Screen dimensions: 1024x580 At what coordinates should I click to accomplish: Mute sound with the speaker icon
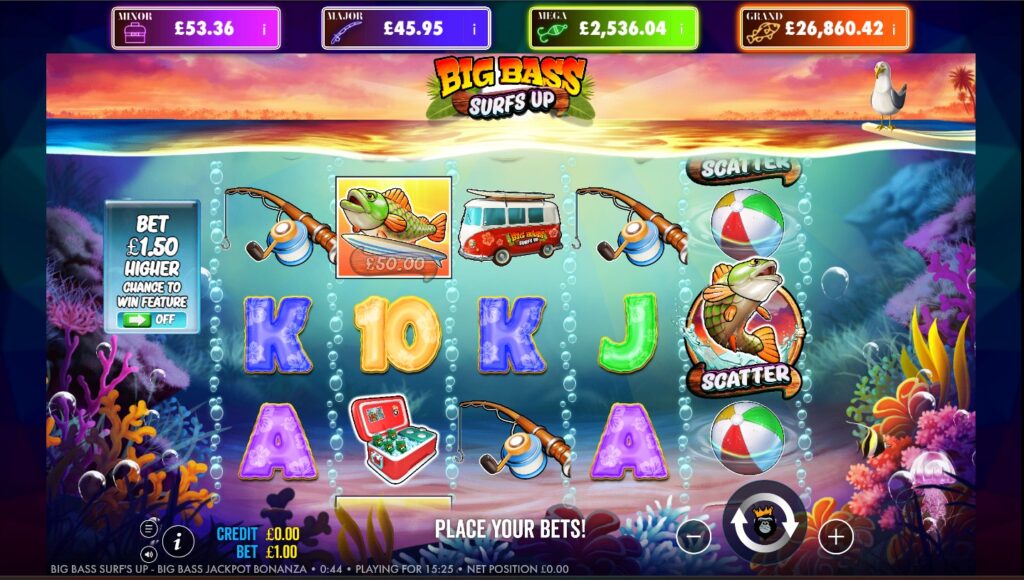149,553
